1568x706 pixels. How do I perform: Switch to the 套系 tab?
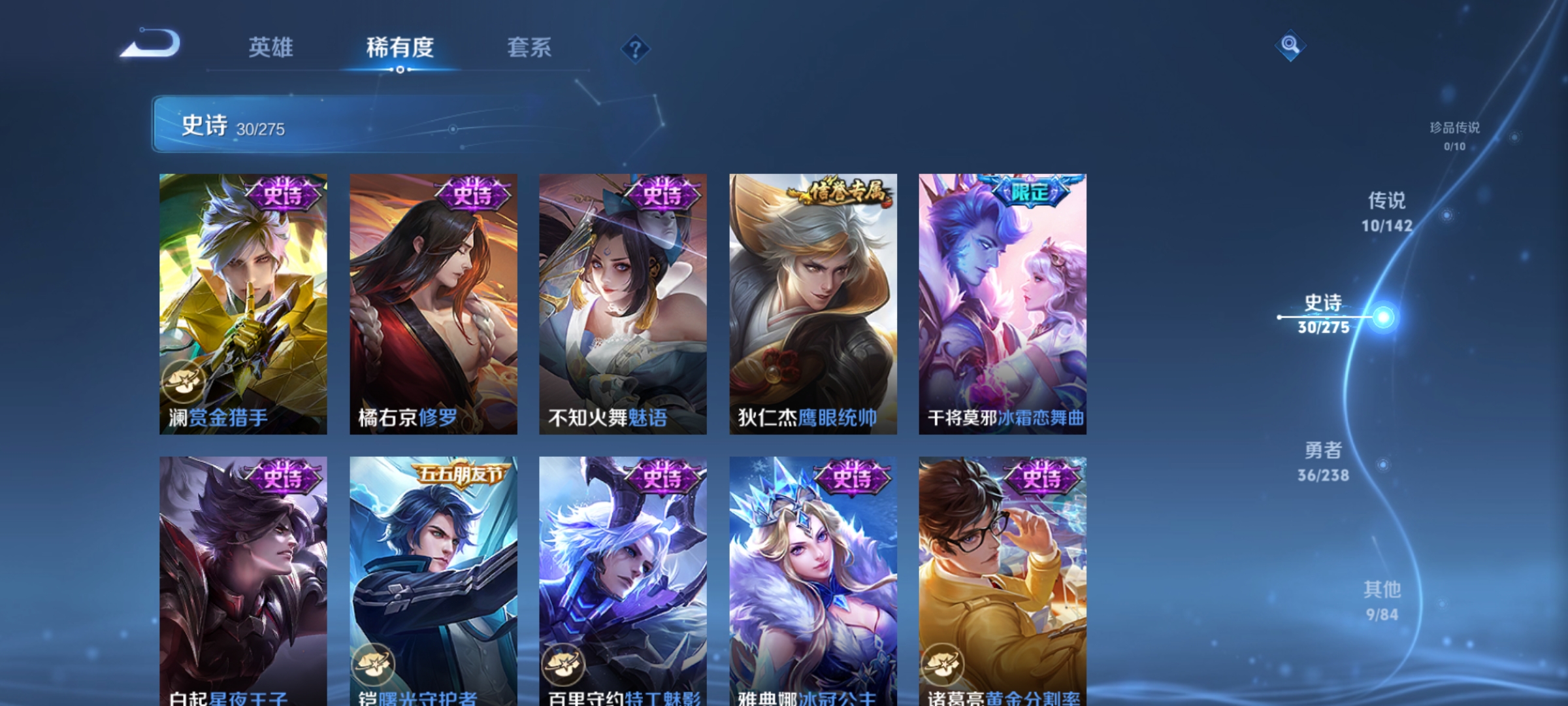click(x=531, y=47)
